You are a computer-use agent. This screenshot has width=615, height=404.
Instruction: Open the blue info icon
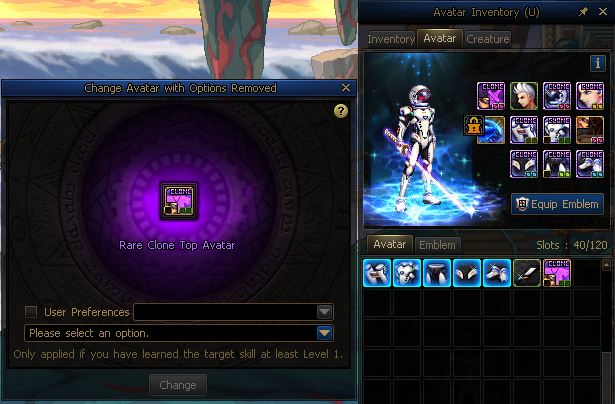[x=598, y=63]
